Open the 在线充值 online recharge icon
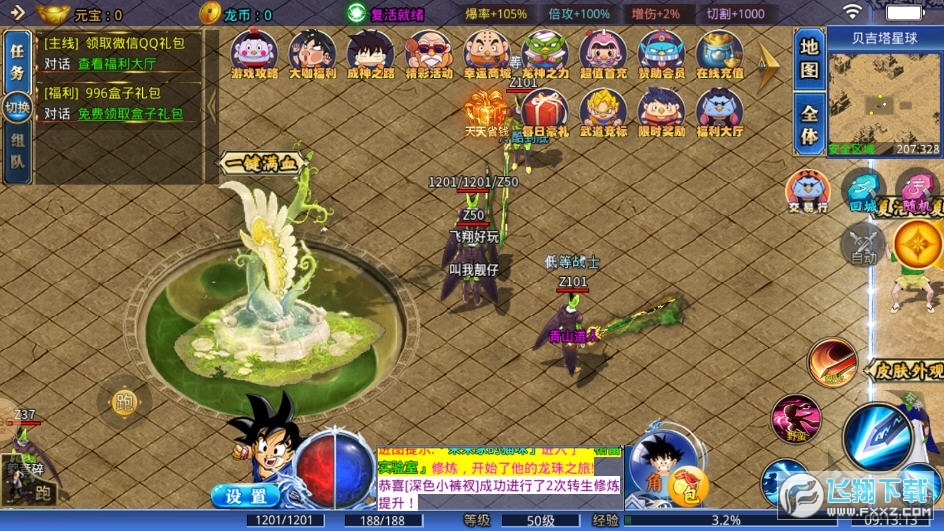Screen dimensions: 944x531 [x=719, y=54]
